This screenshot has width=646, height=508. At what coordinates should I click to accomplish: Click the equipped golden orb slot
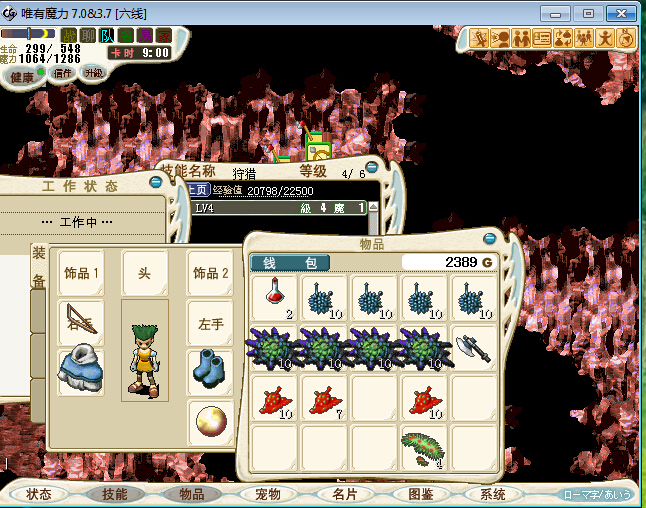211,420
